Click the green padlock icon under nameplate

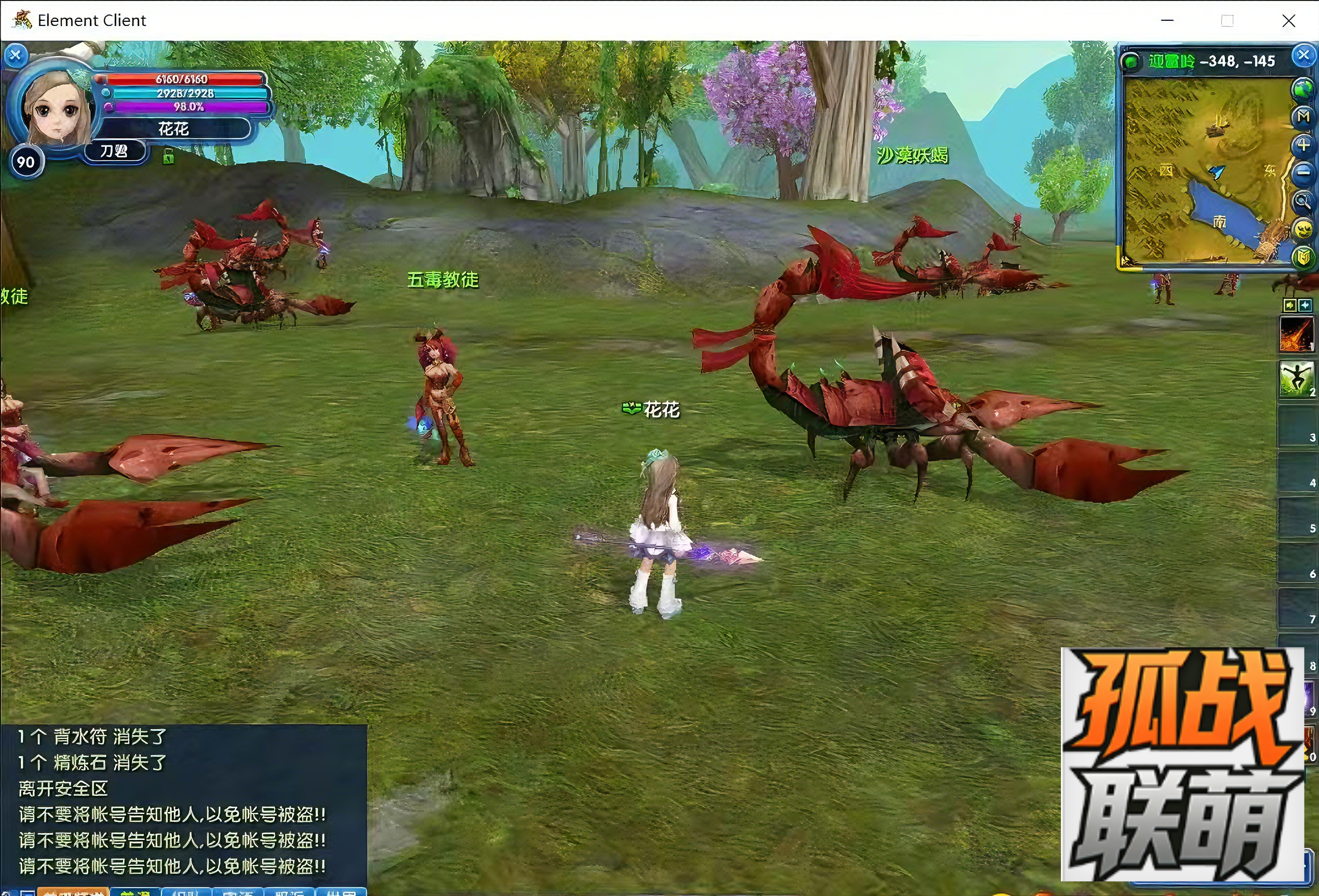(x=168, y=156)
